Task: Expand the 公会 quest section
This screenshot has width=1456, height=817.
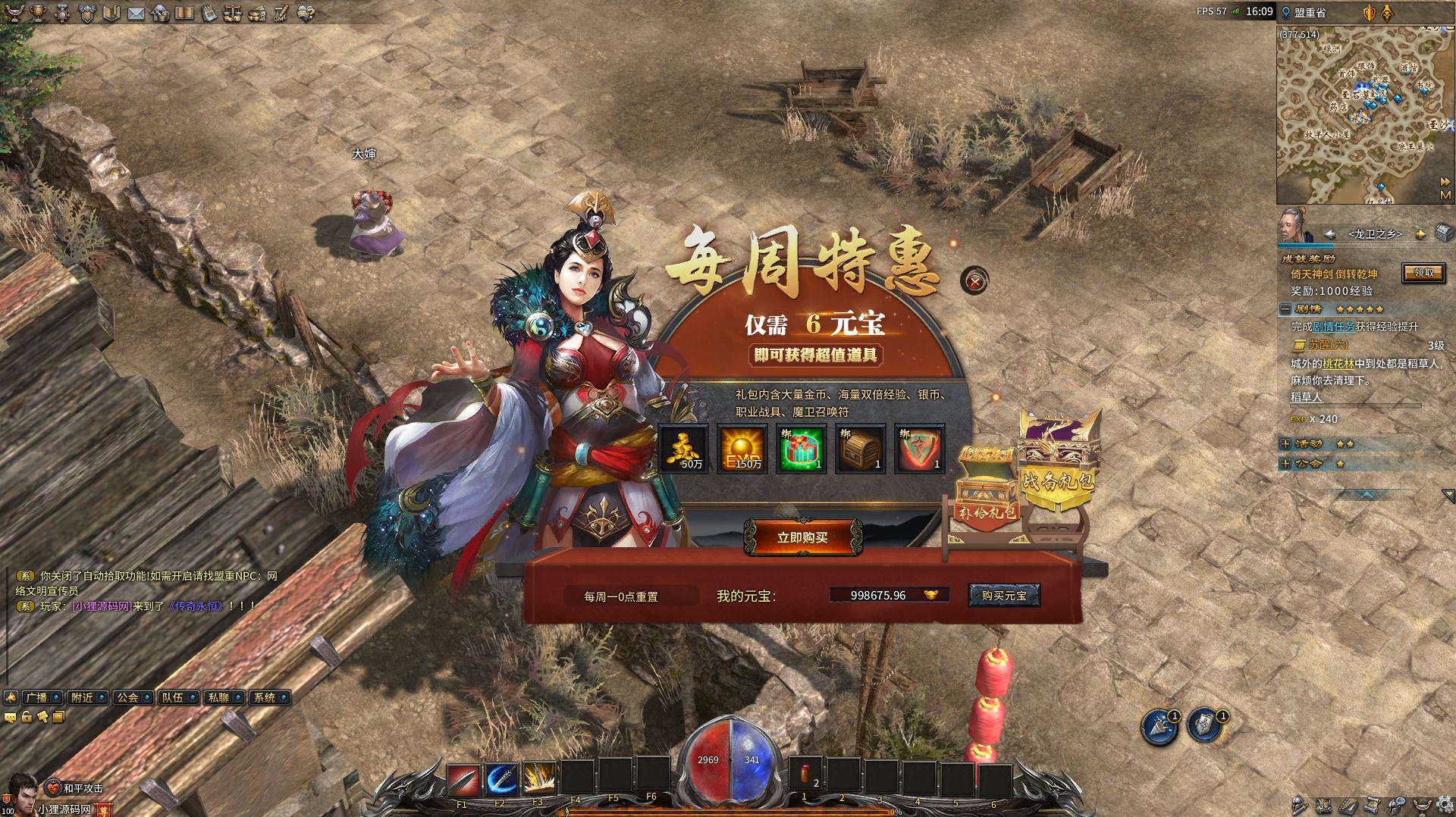Action: 1285,463
